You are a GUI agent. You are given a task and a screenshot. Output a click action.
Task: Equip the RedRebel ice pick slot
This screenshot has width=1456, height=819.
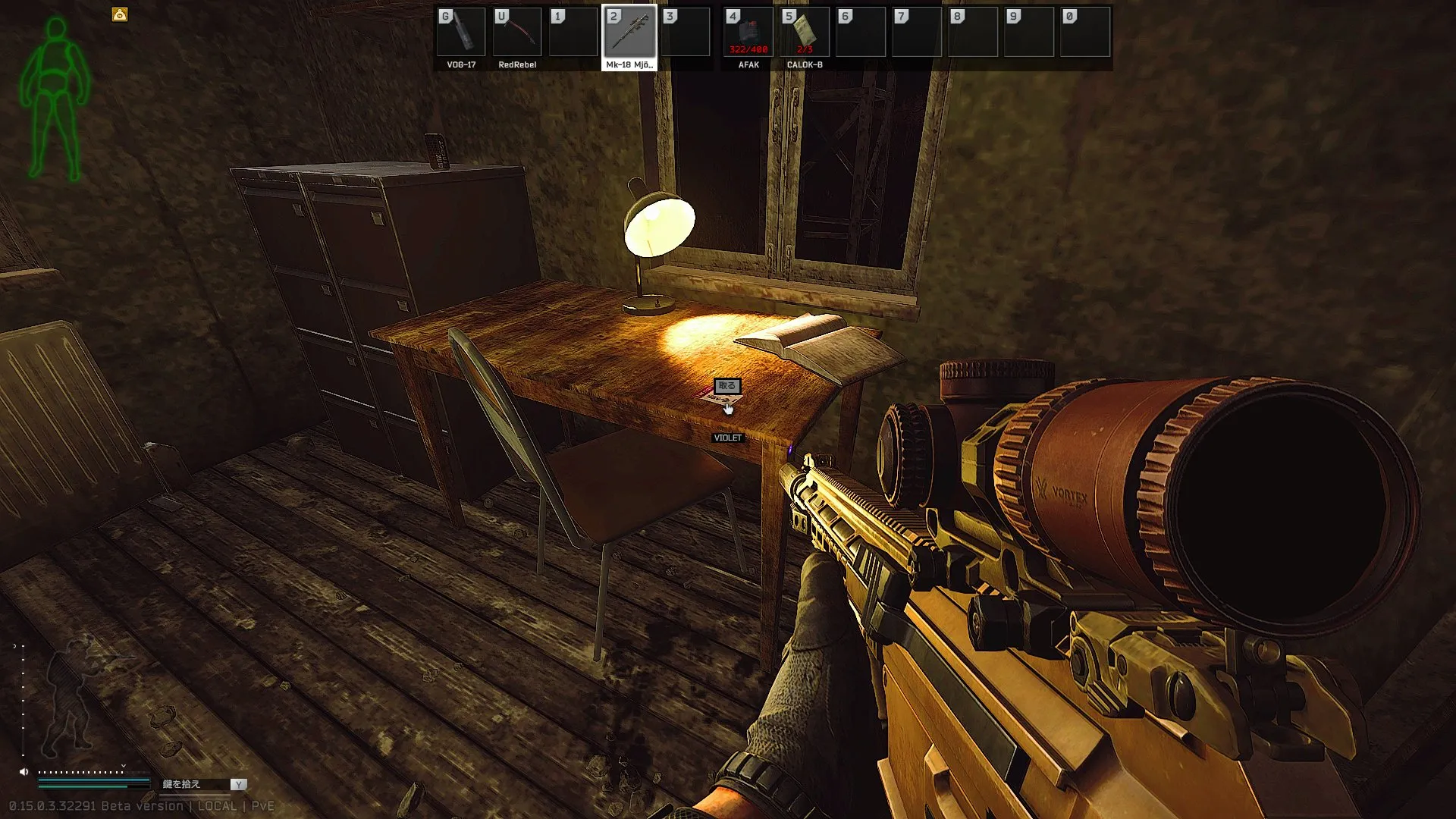517,33
